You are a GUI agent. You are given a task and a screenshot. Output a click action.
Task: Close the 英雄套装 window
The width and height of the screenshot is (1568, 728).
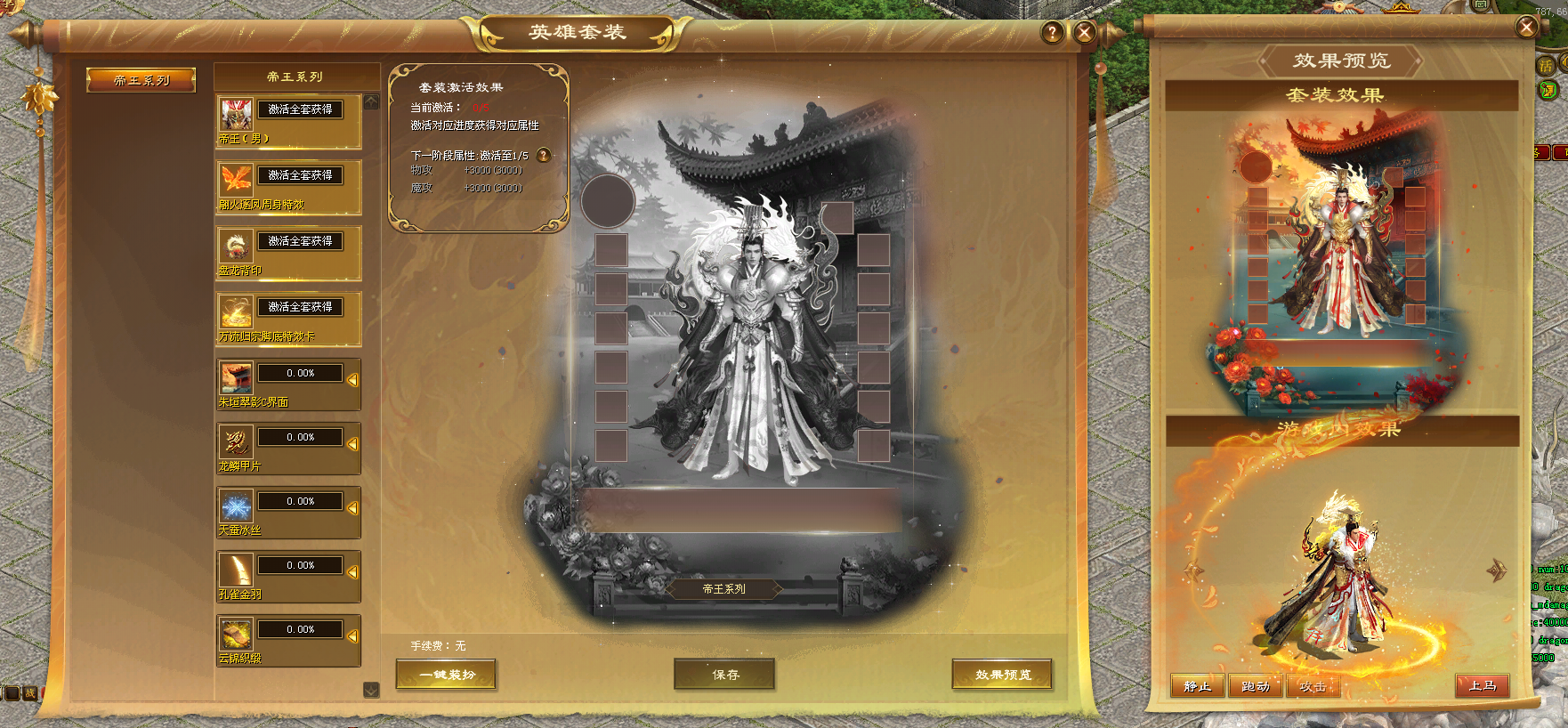coord(1084,33)
